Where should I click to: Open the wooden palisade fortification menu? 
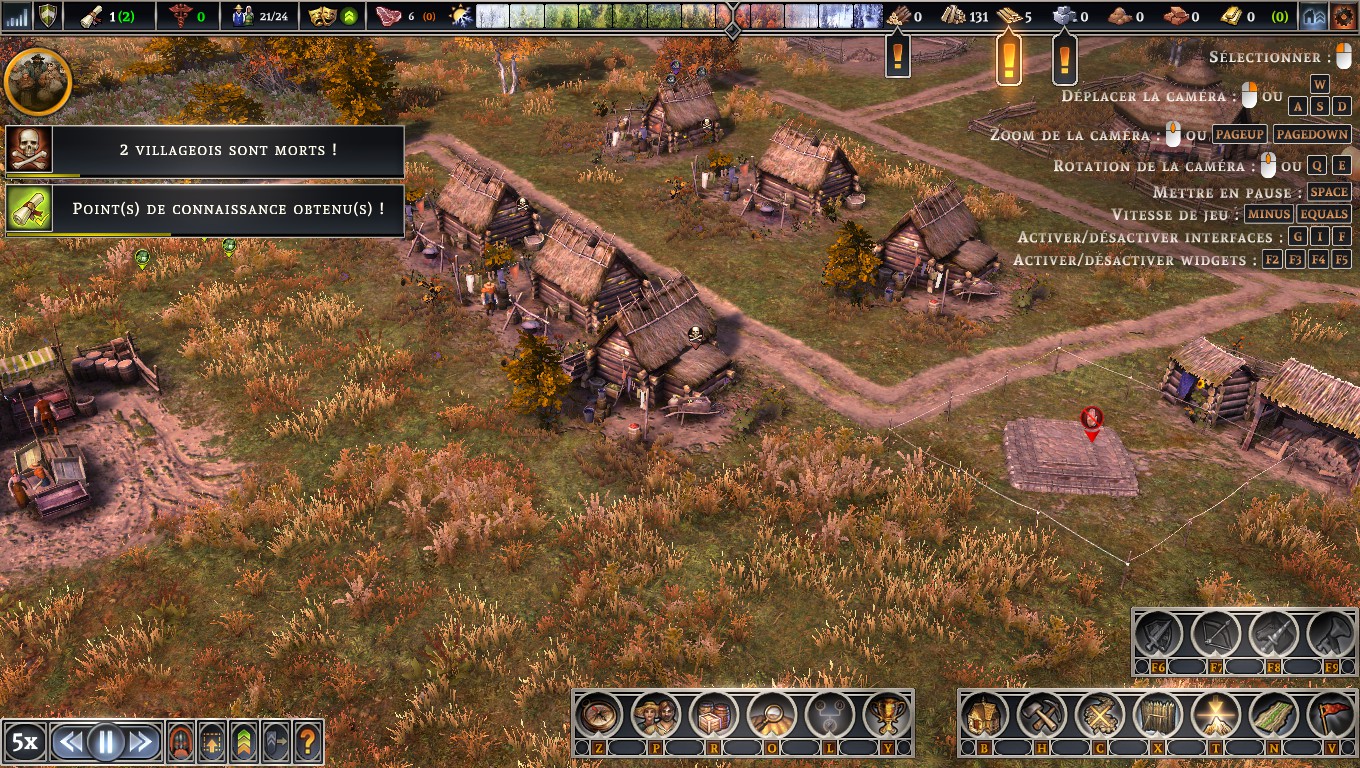click(1157, 716)
